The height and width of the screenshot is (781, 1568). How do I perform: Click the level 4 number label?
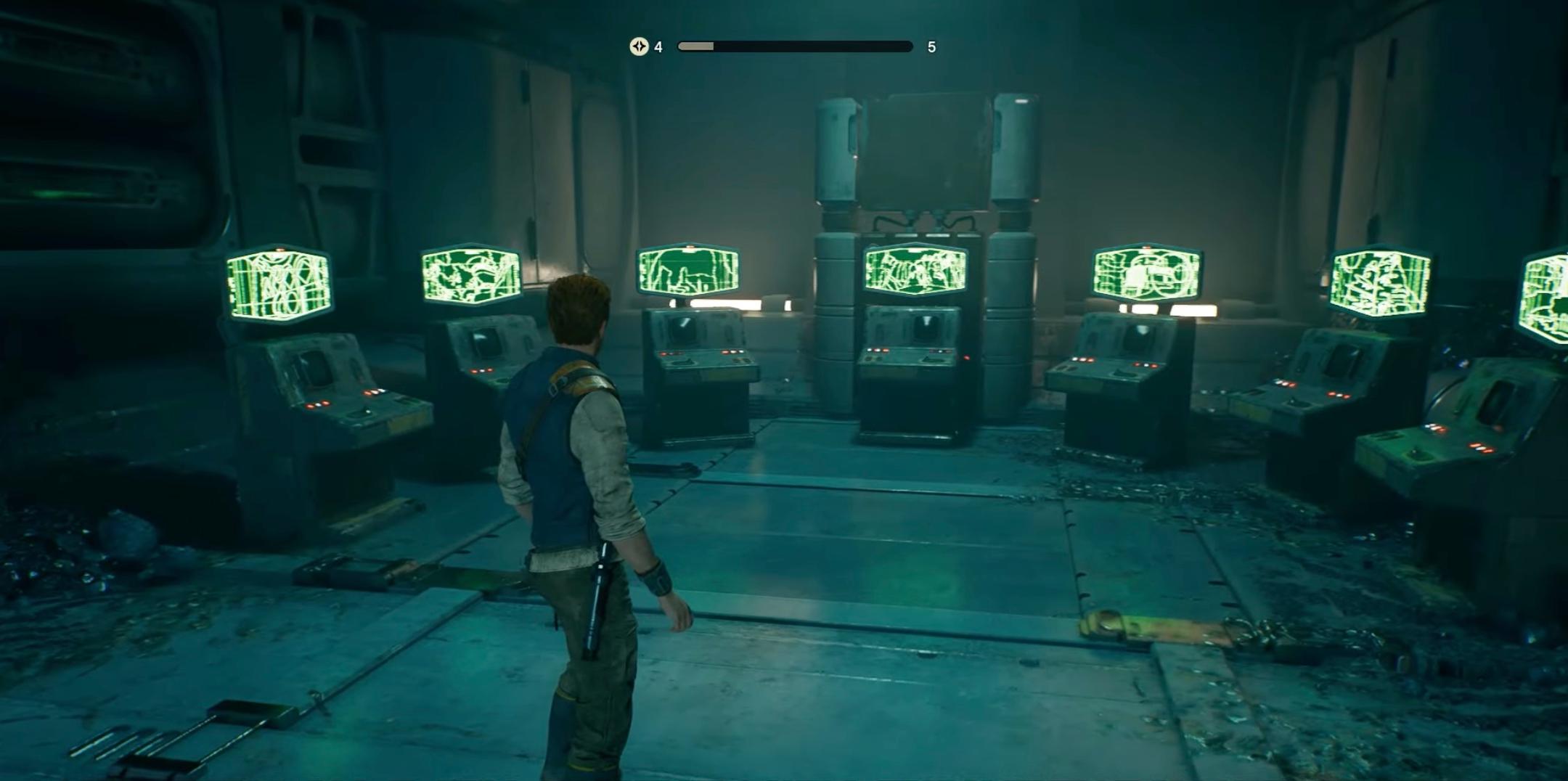[658, 46]
